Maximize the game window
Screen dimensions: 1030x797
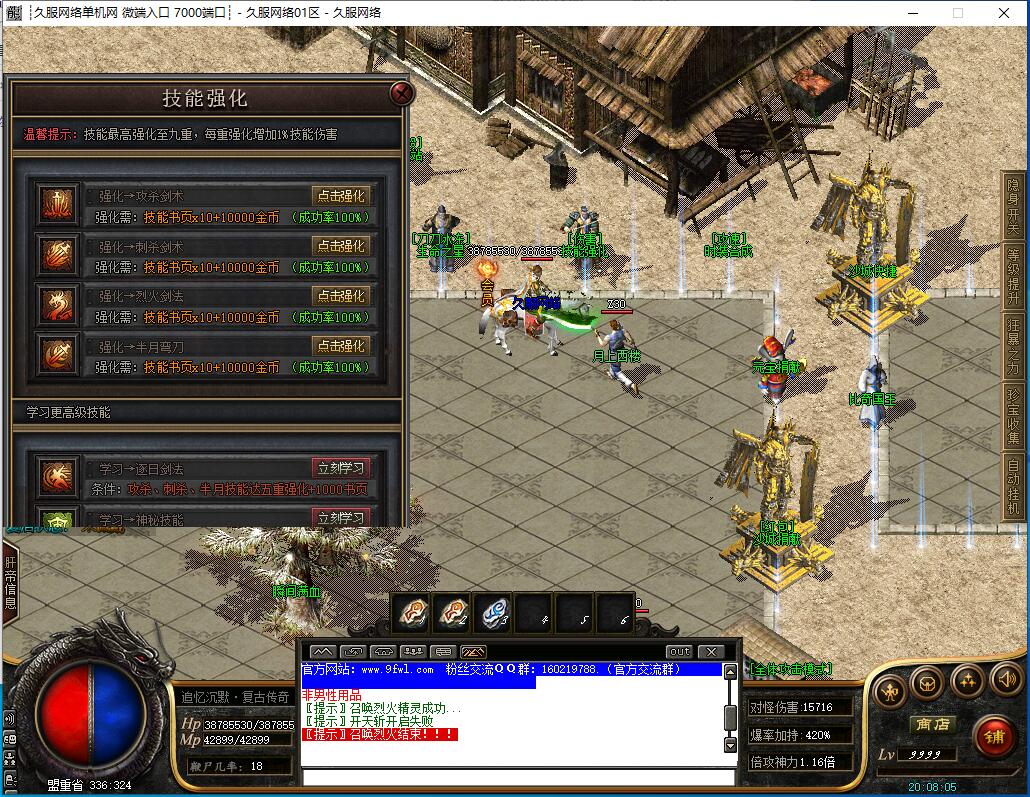point(957,13)
